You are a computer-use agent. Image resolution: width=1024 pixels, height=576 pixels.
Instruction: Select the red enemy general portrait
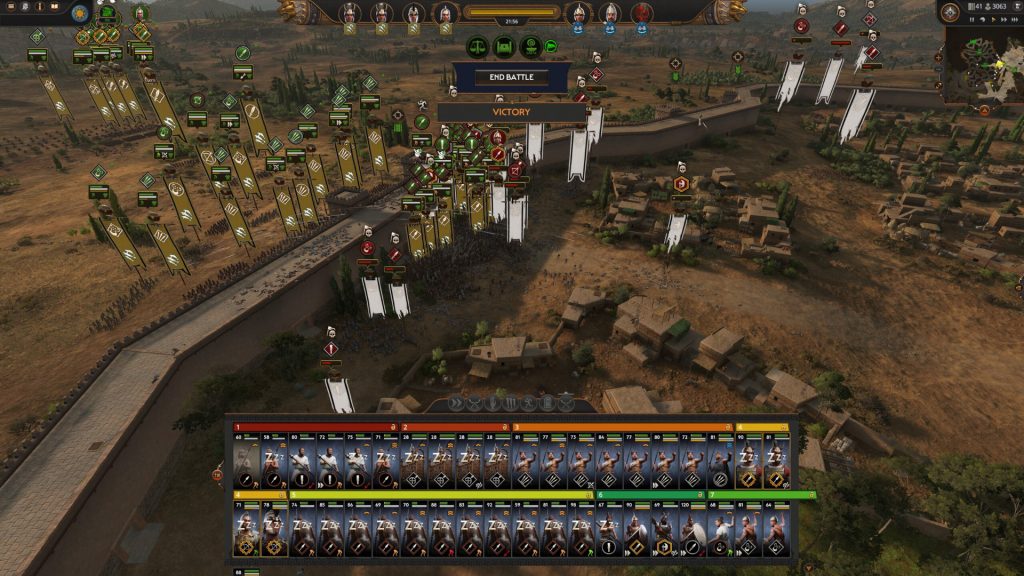(x=642, y=14)
